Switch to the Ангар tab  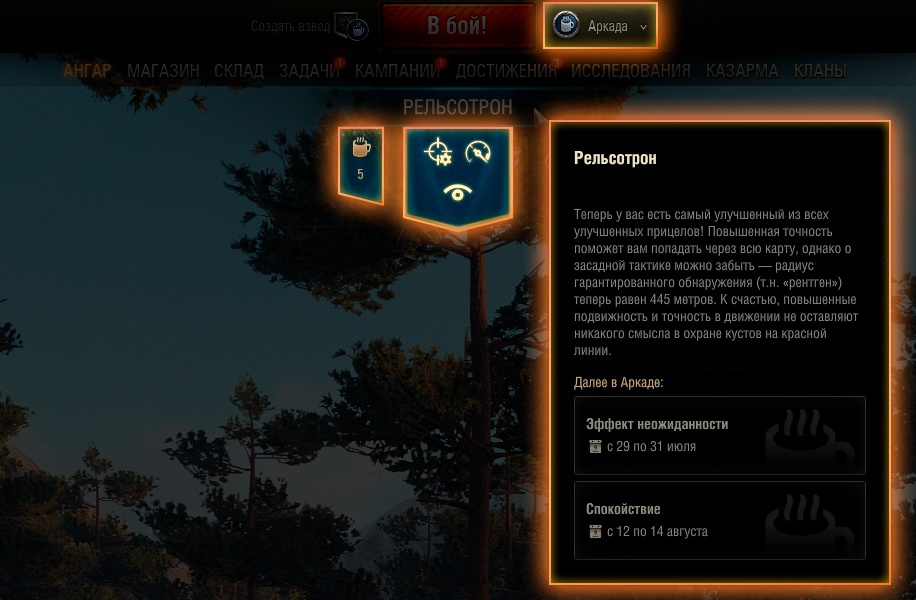coord(87,71)
